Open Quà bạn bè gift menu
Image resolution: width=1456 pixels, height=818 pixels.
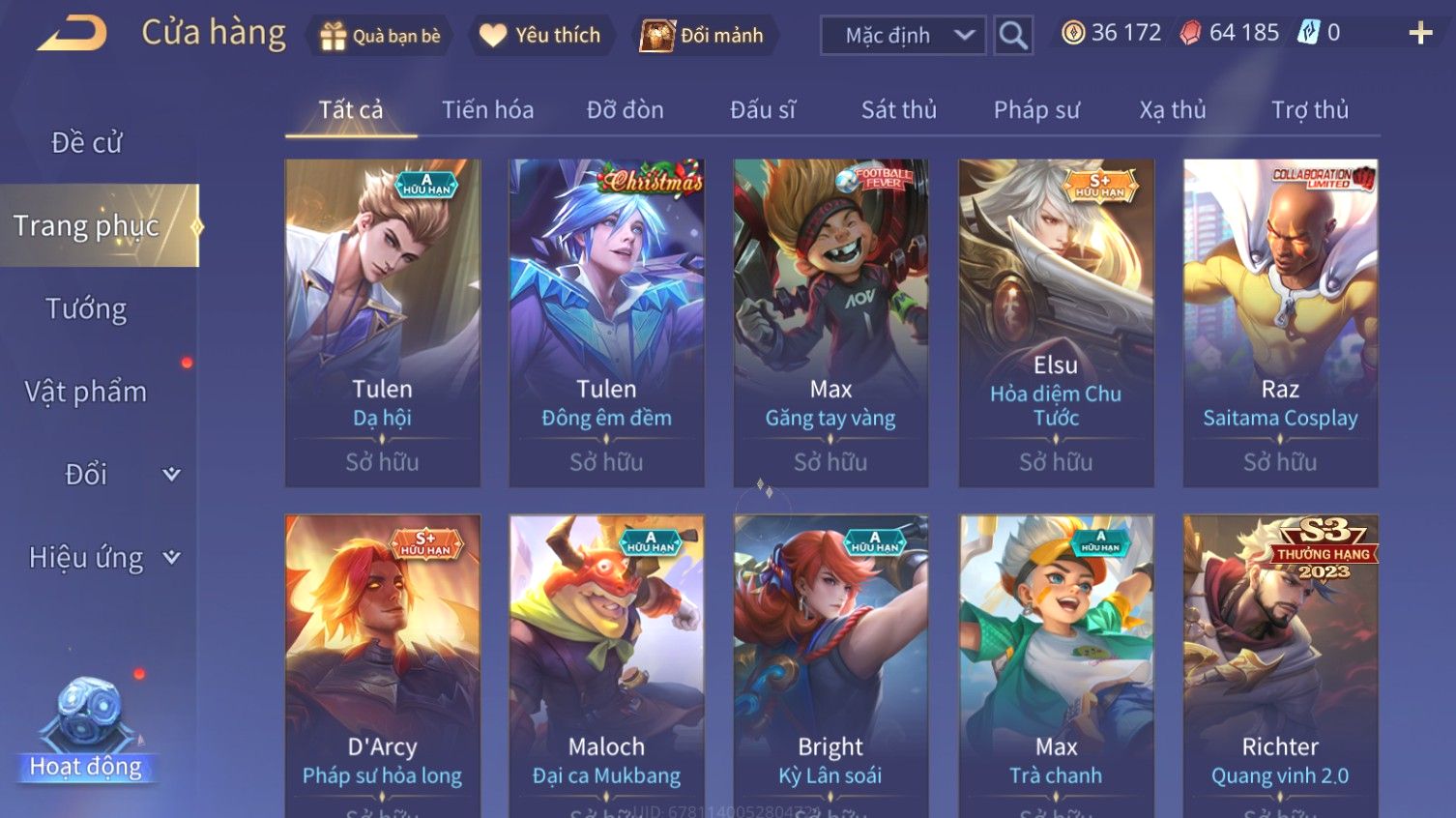coord(379,36)
